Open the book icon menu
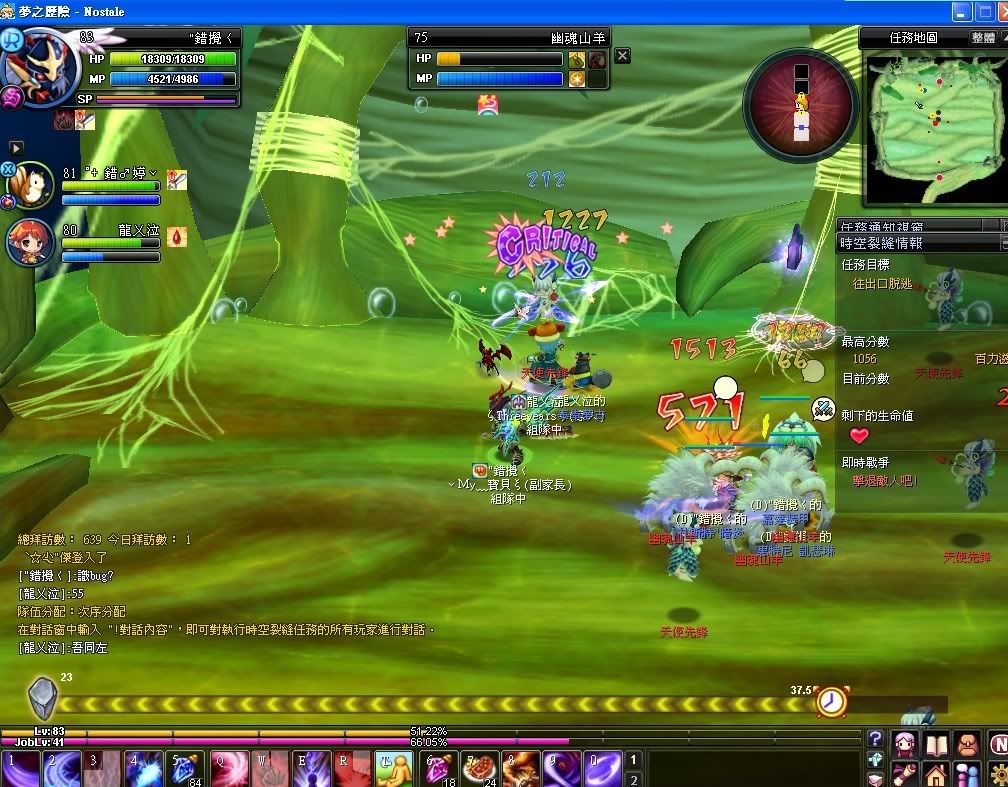 point(936,744)
